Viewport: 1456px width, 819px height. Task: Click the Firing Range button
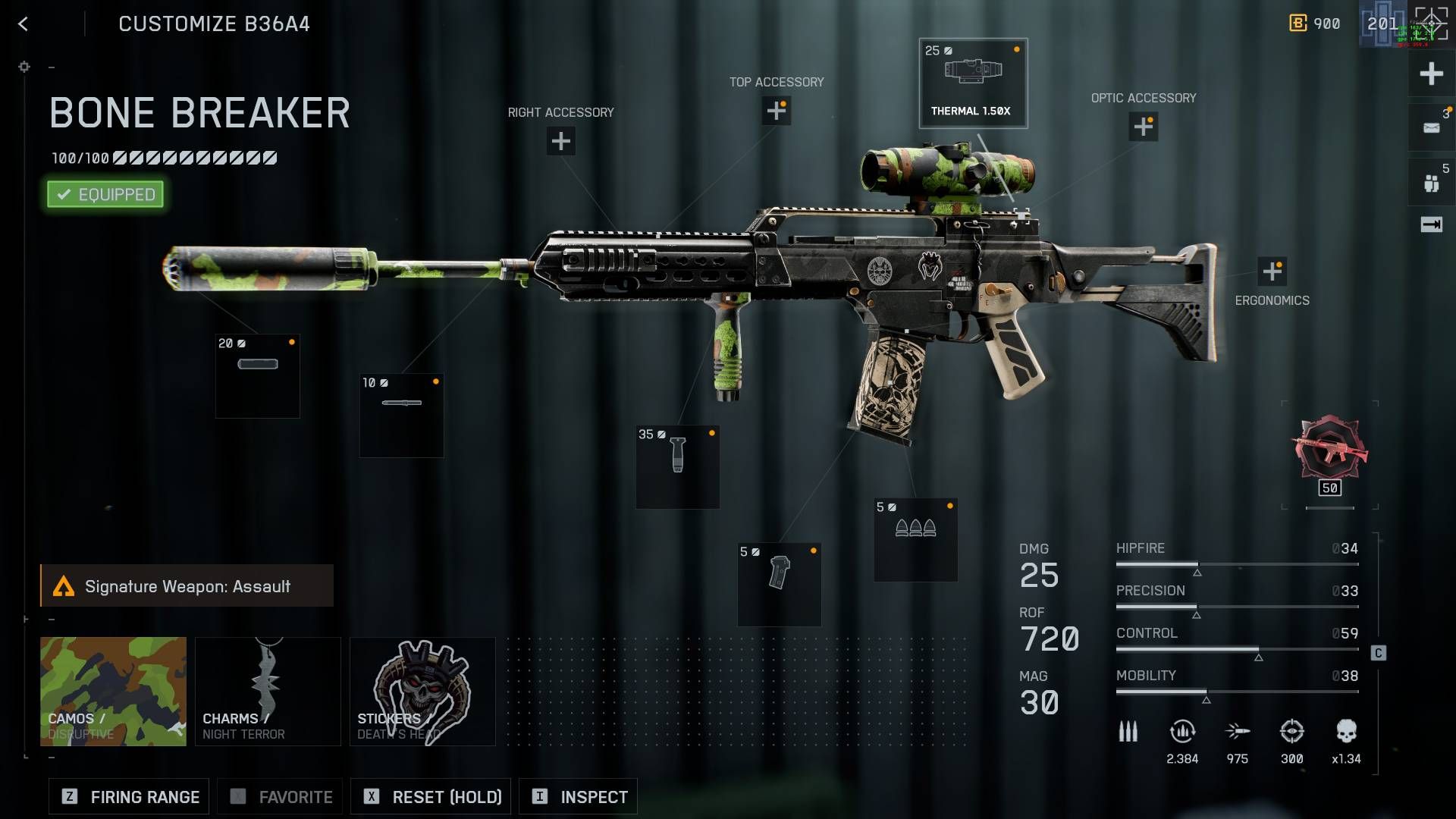coord(127,796)
